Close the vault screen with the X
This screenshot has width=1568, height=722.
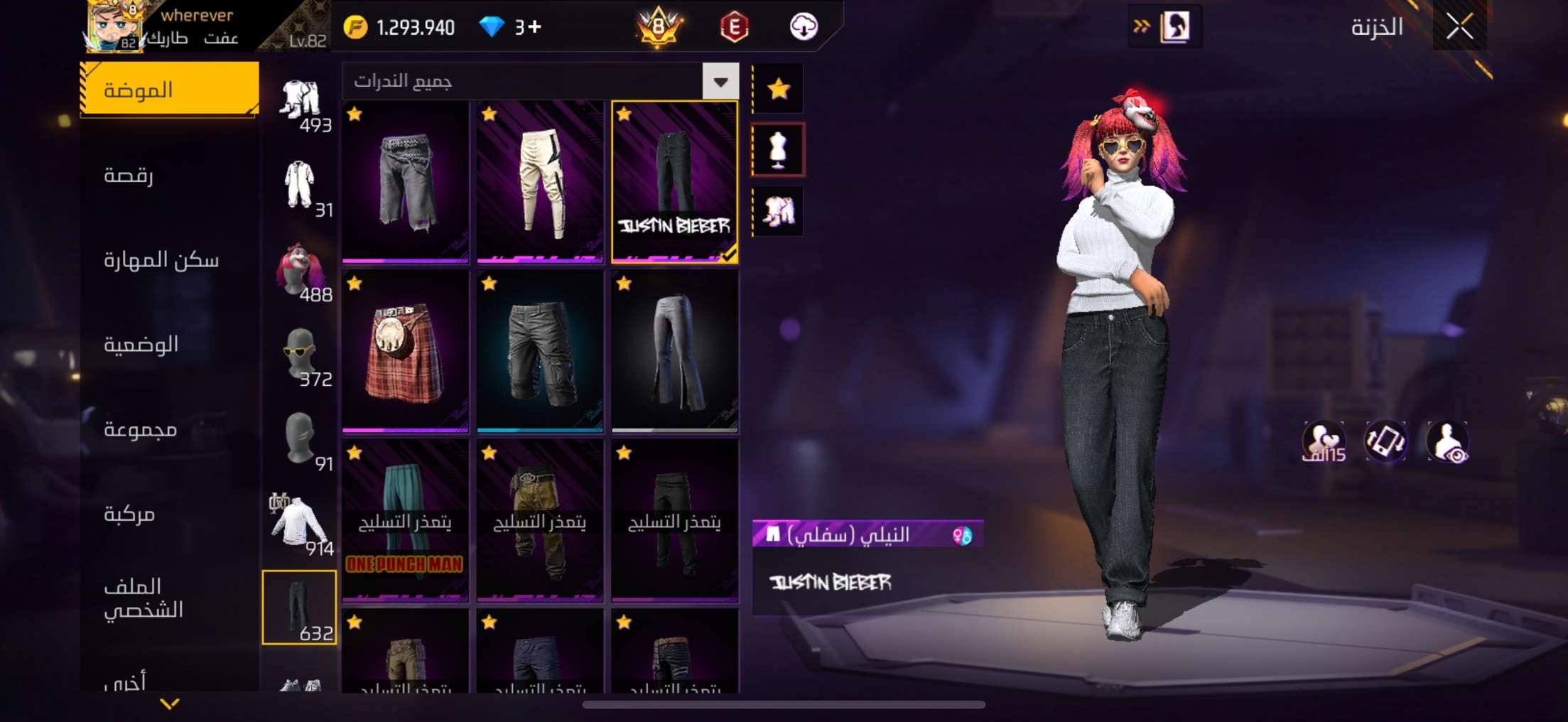1459,27
